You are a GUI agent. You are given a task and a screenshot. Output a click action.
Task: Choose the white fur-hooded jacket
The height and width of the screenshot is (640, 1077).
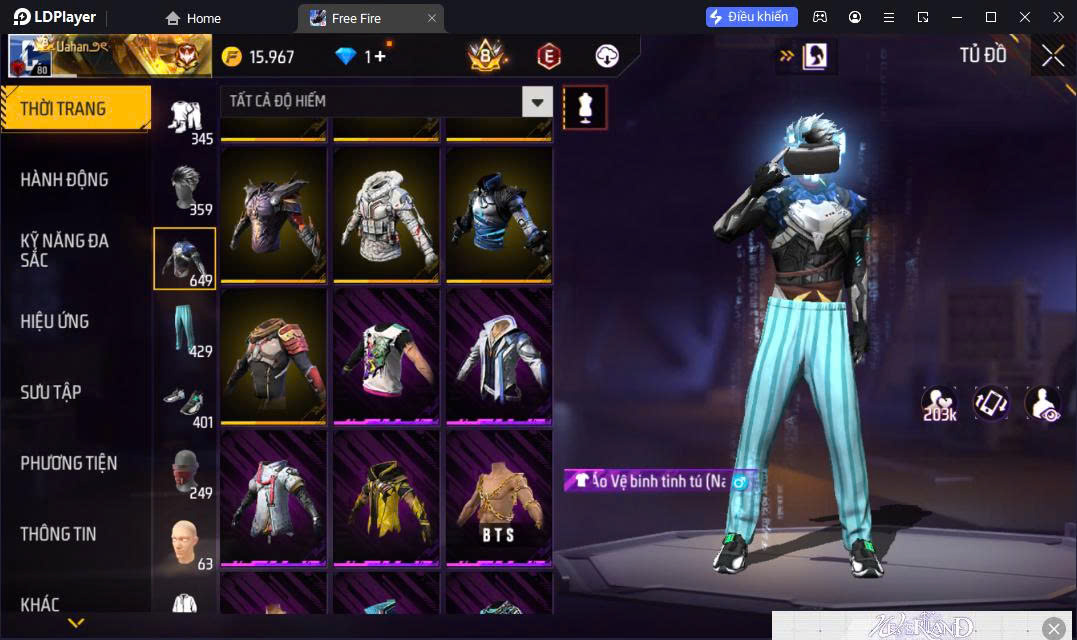coord(385,214)
